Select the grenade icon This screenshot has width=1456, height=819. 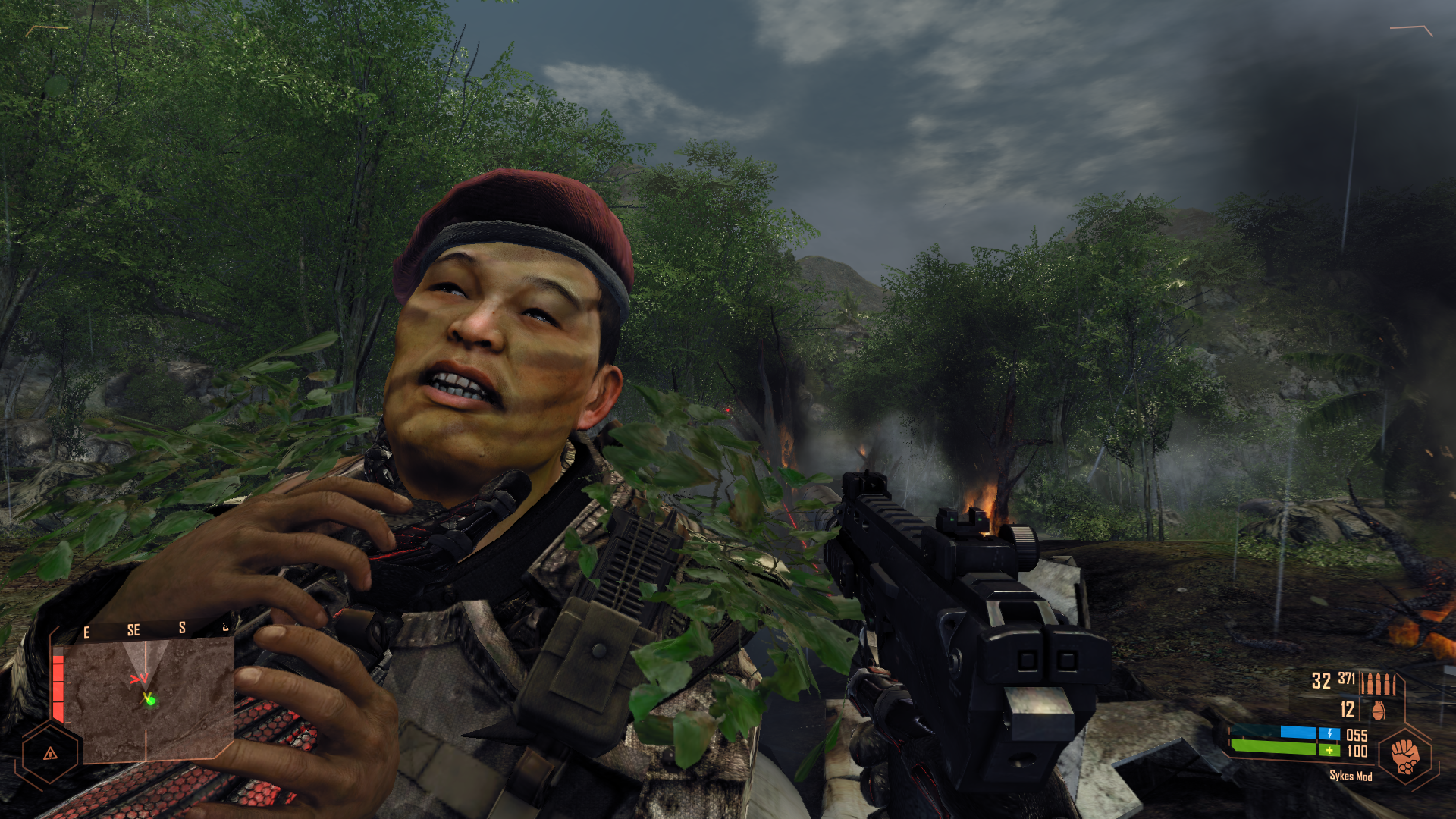(x=1378, y=711)
